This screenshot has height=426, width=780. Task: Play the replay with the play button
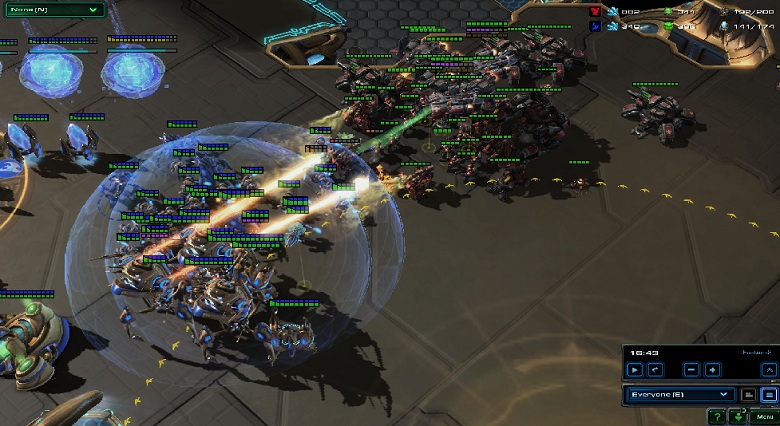[x=633, y=370]
